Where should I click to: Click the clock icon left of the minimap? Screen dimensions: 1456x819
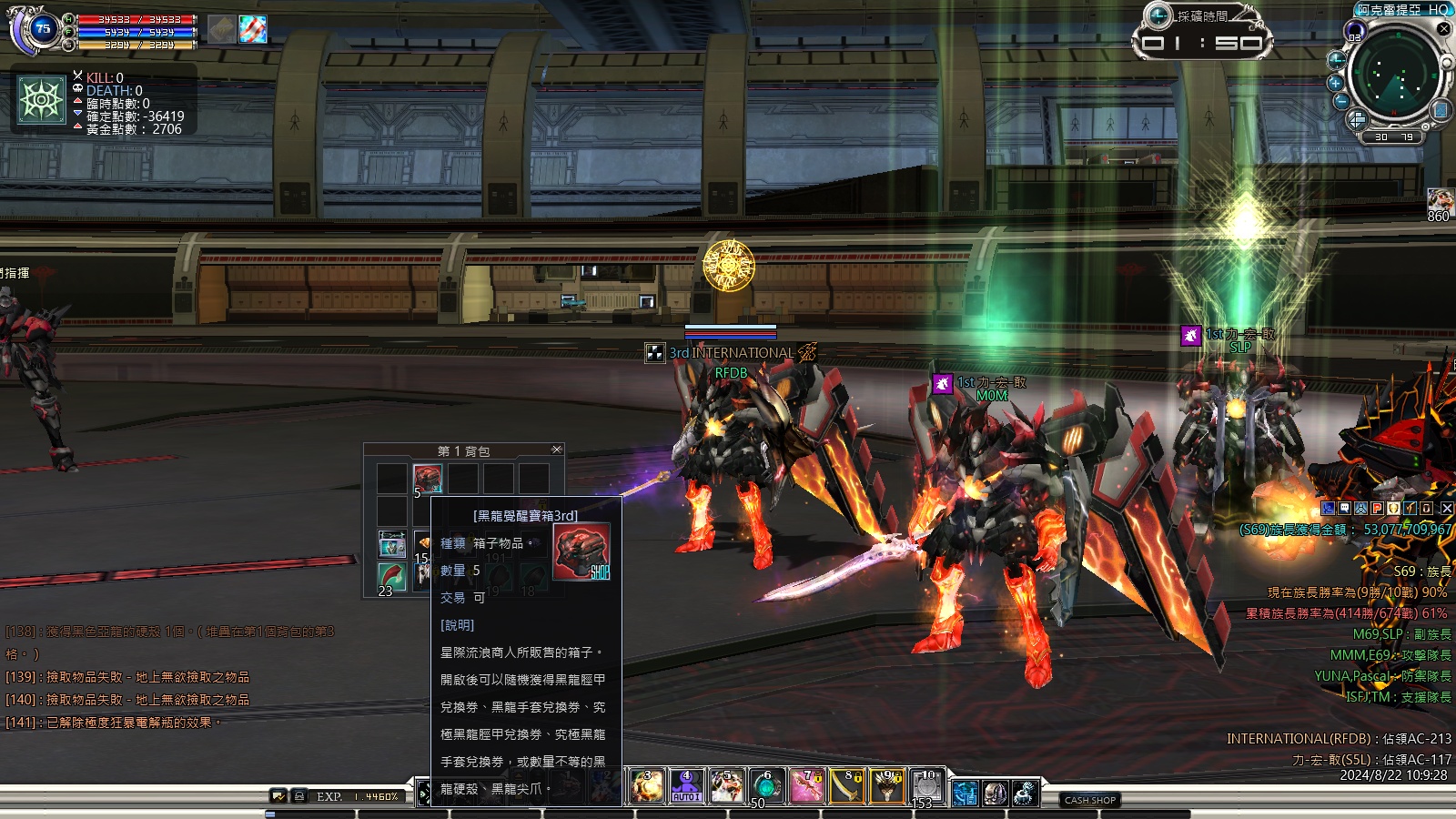point(1336,60)
